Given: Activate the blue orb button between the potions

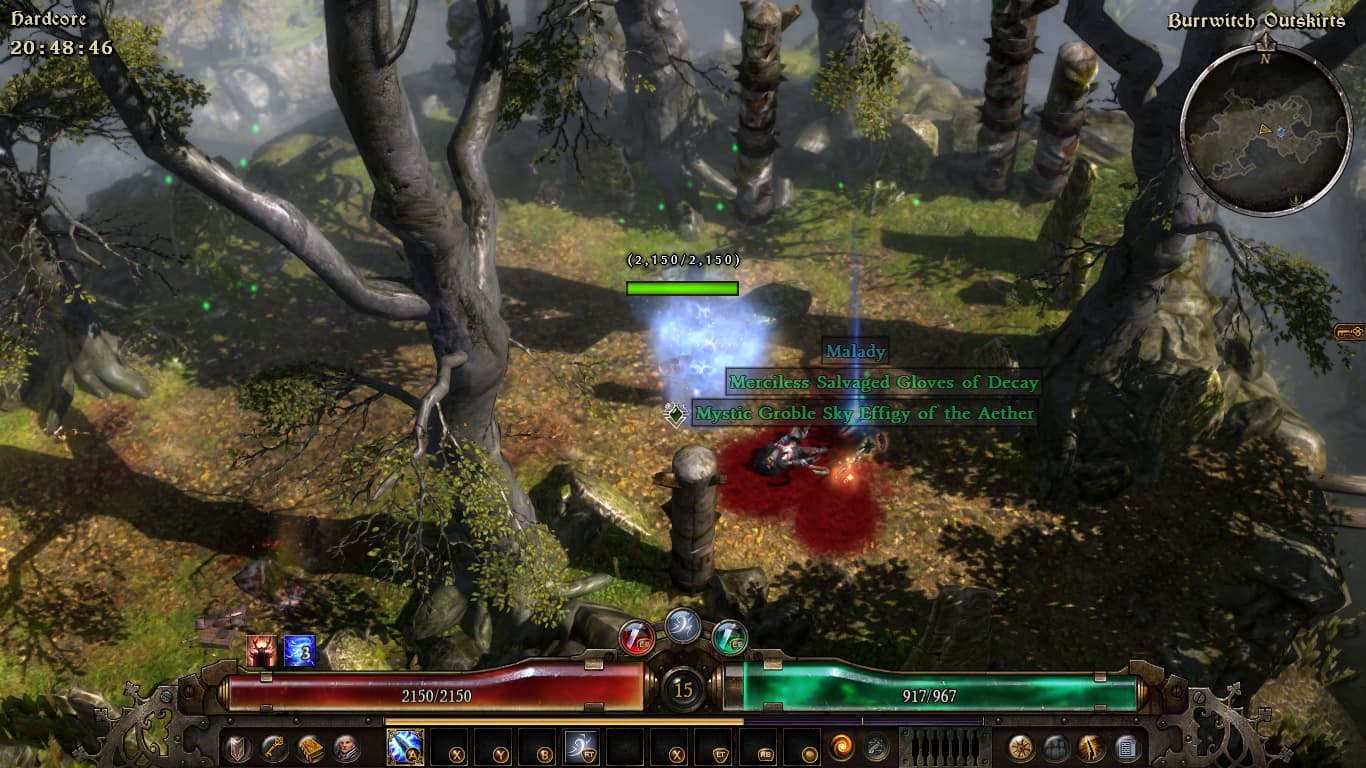Looking at the screenshot, I should (683, 625).
